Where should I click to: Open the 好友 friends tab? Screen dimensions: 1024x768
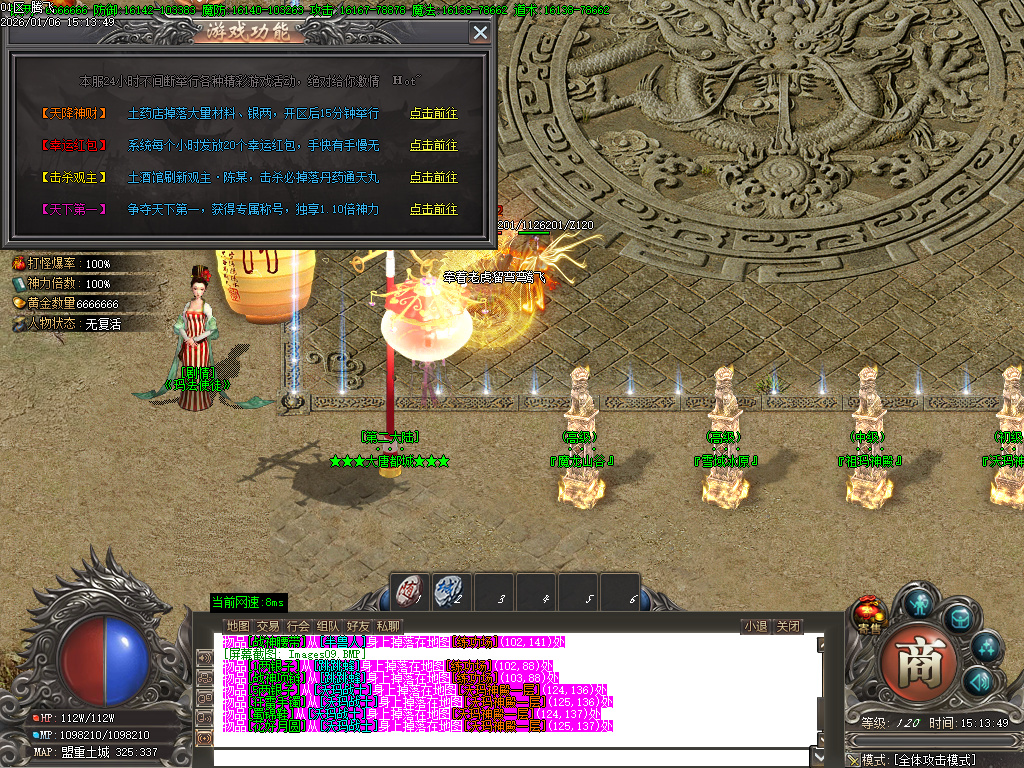(x=358, y=627)
